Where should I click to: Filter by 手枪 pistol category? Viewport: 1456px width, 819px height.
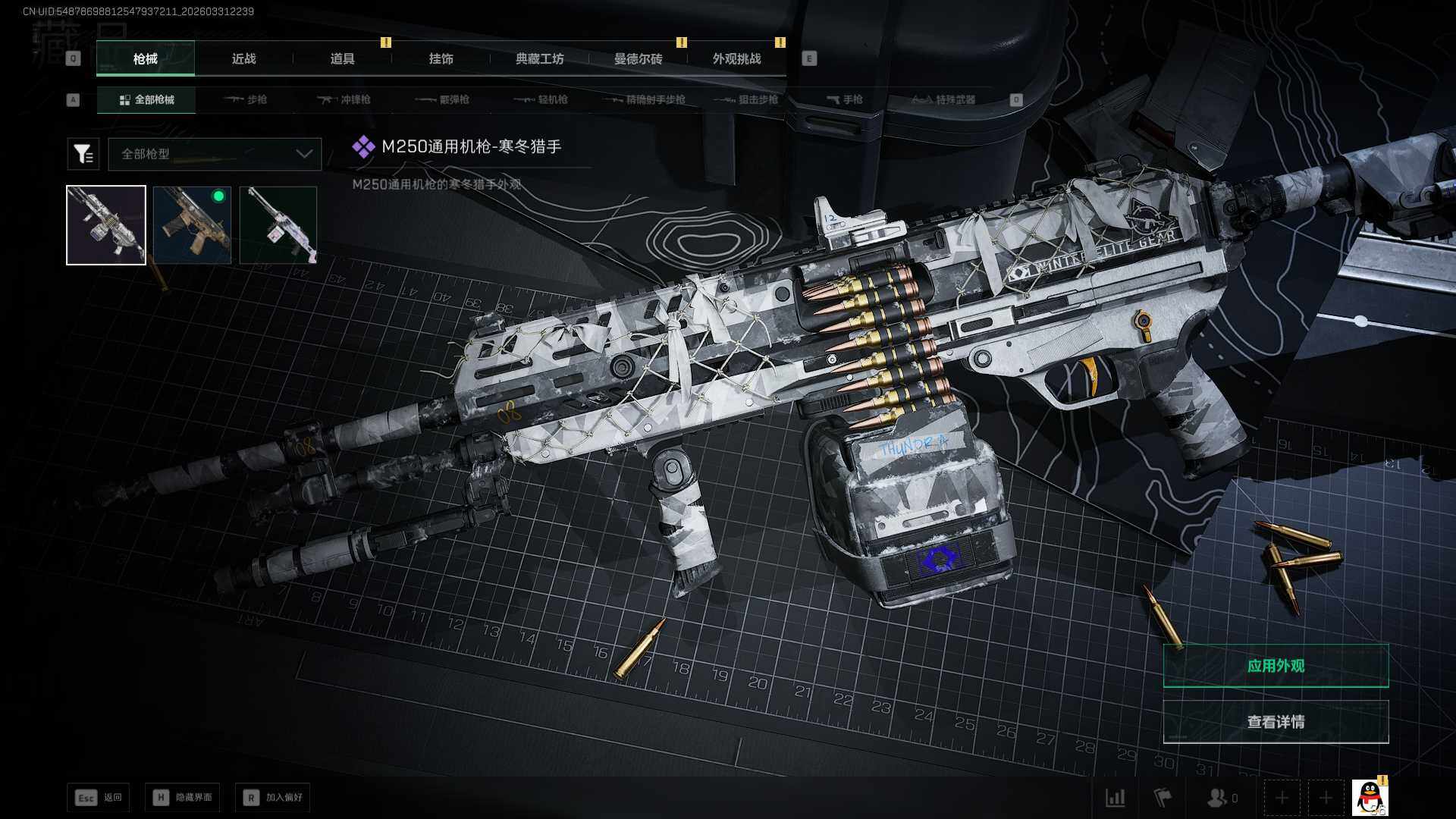845,100
